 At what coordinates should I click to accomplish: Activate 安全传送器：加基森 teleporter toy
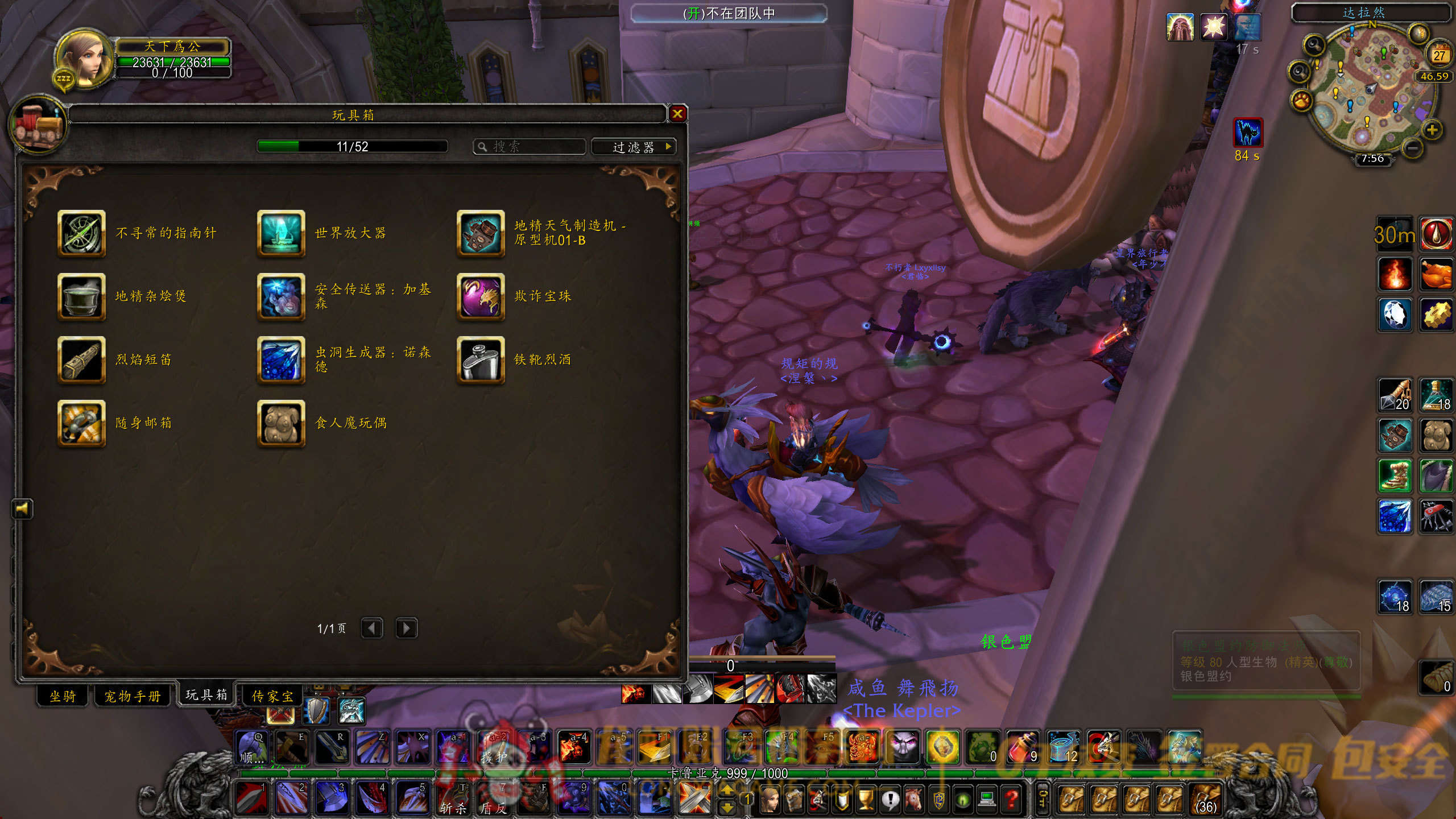(281, 296)
